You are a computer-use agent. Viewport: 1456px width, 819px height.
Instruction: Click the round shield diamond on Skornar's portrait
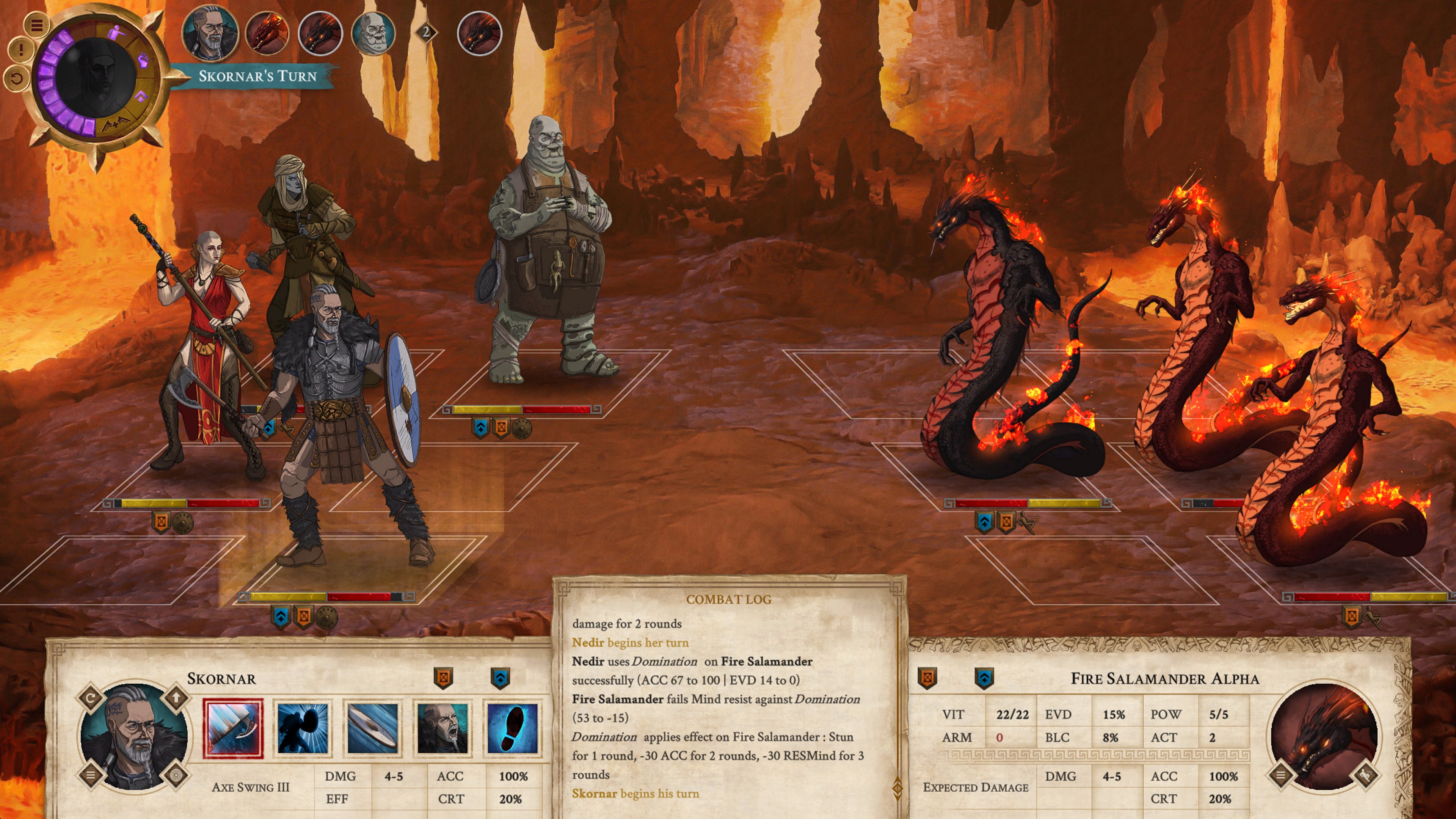pos(176,775)
